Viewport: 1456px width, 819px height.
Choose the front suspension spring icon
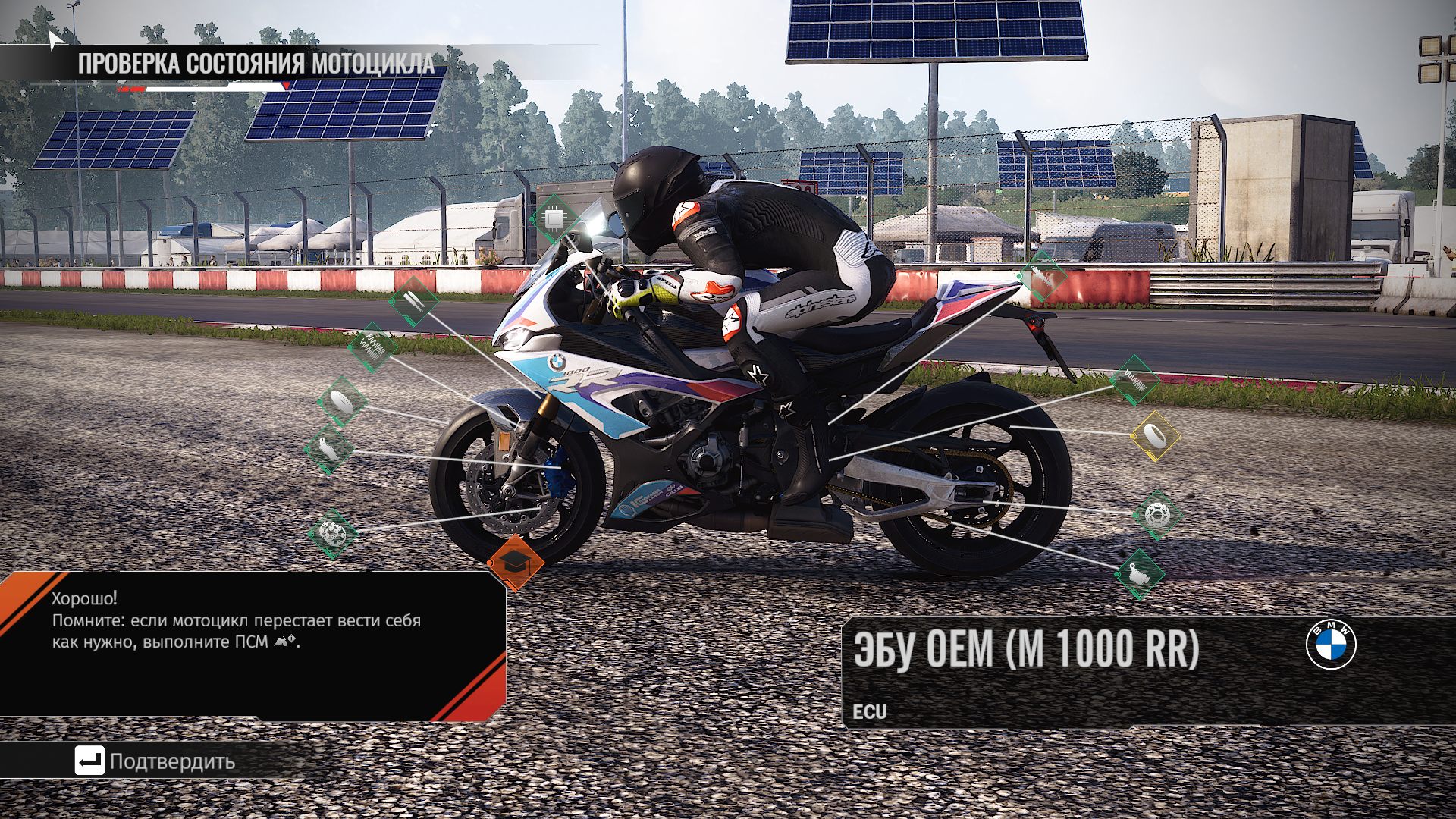(372, 347)
